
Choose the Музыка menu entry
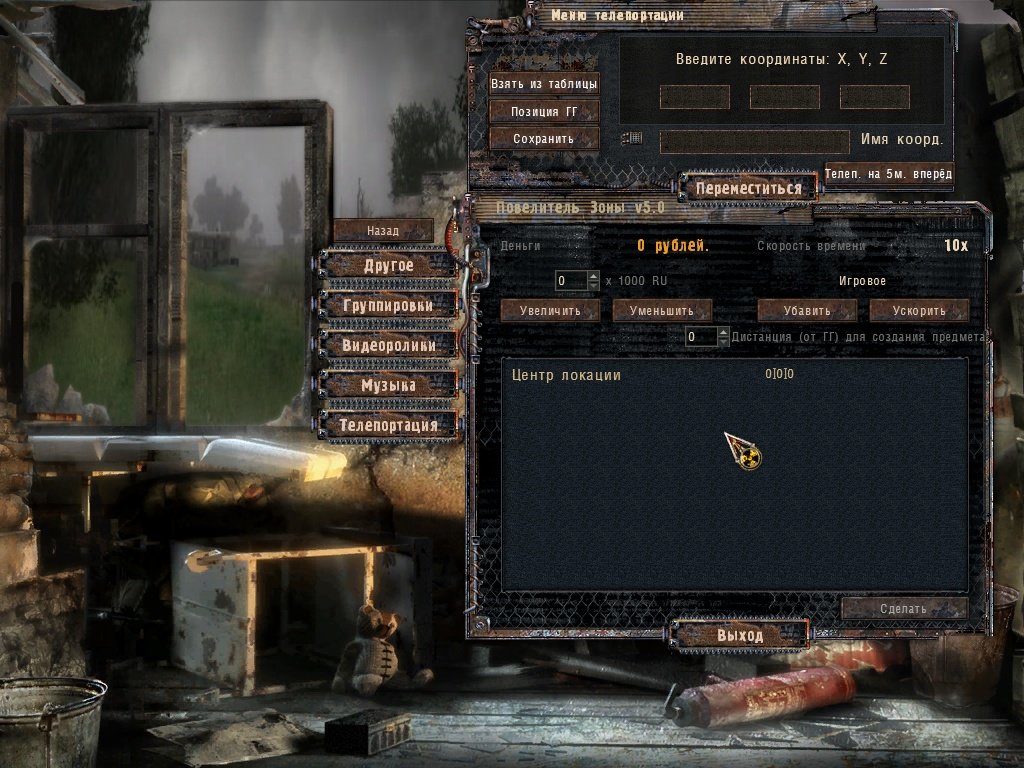tap(389, 385)
